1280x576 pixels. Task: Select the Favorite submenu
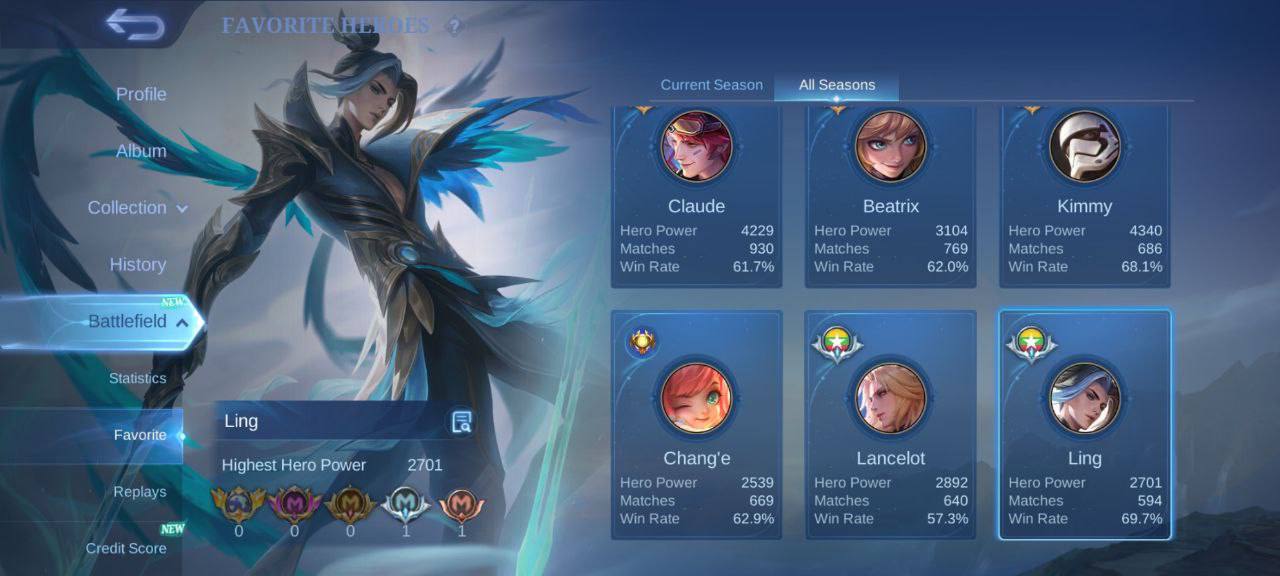click(x=140, y=435)
